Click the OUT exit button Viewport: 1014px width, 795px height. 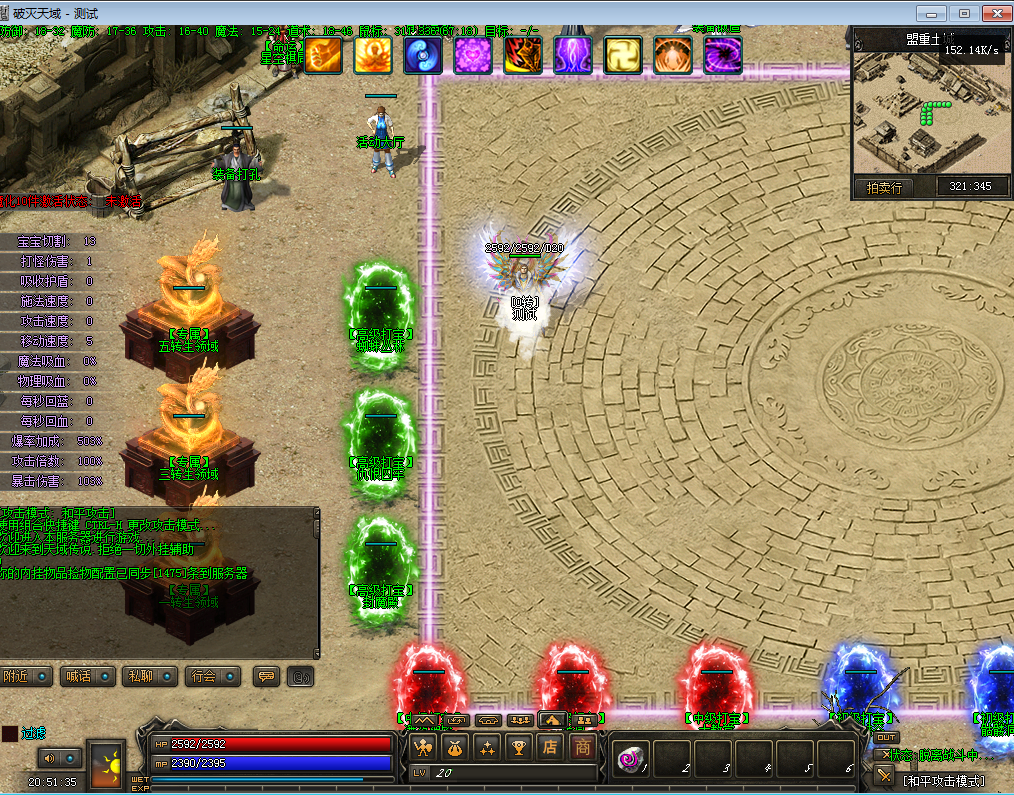pyautogui.click(x=886, y=737)
